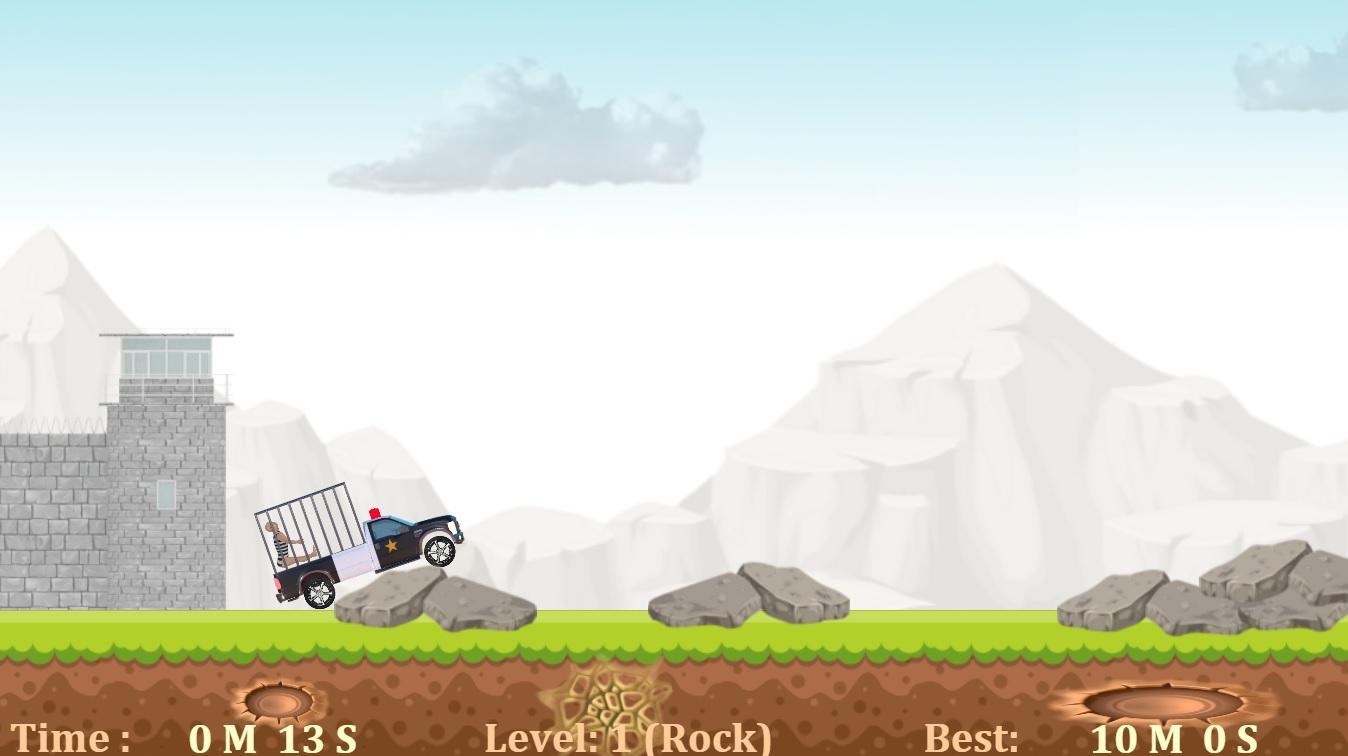This screenshot has width=1348, height=756.
Task: Click the truck's rear wheel
Action: pyautogui.click(x=318, y=592)
